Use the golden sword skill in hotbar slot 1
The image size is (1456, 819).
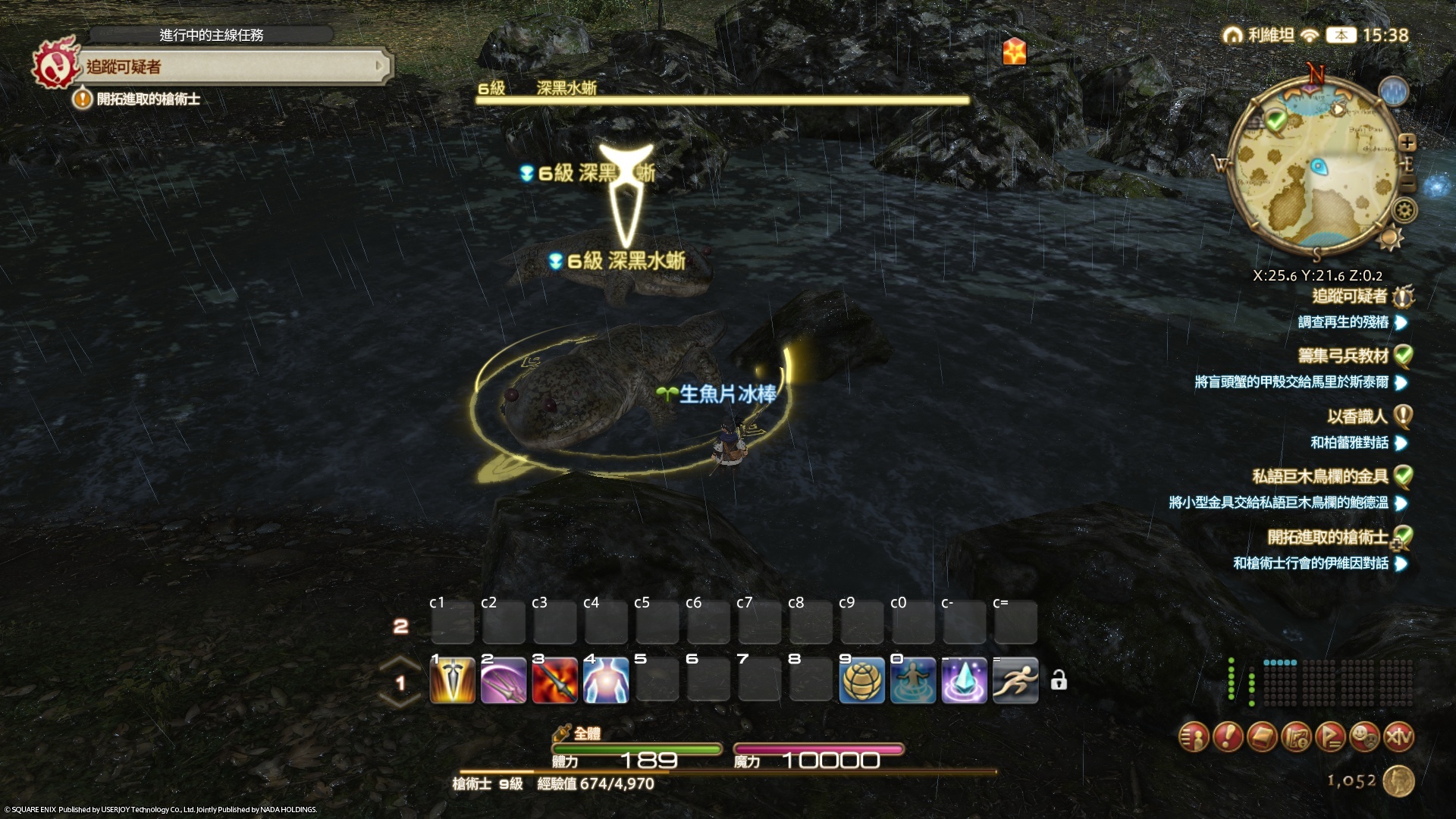pyautogui.click(x=453, y=680)
